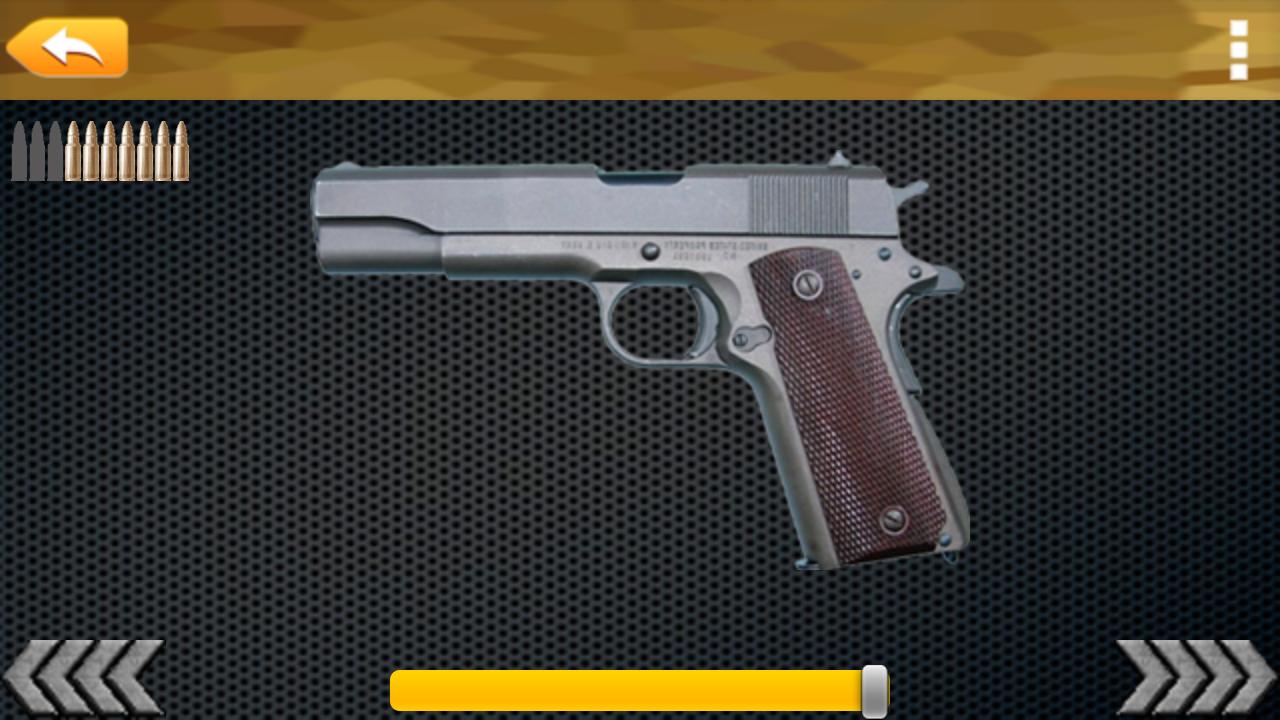The image size is (1280, 720).
Task: Open the overflow menu at top right
Action: coord(1238,50)
